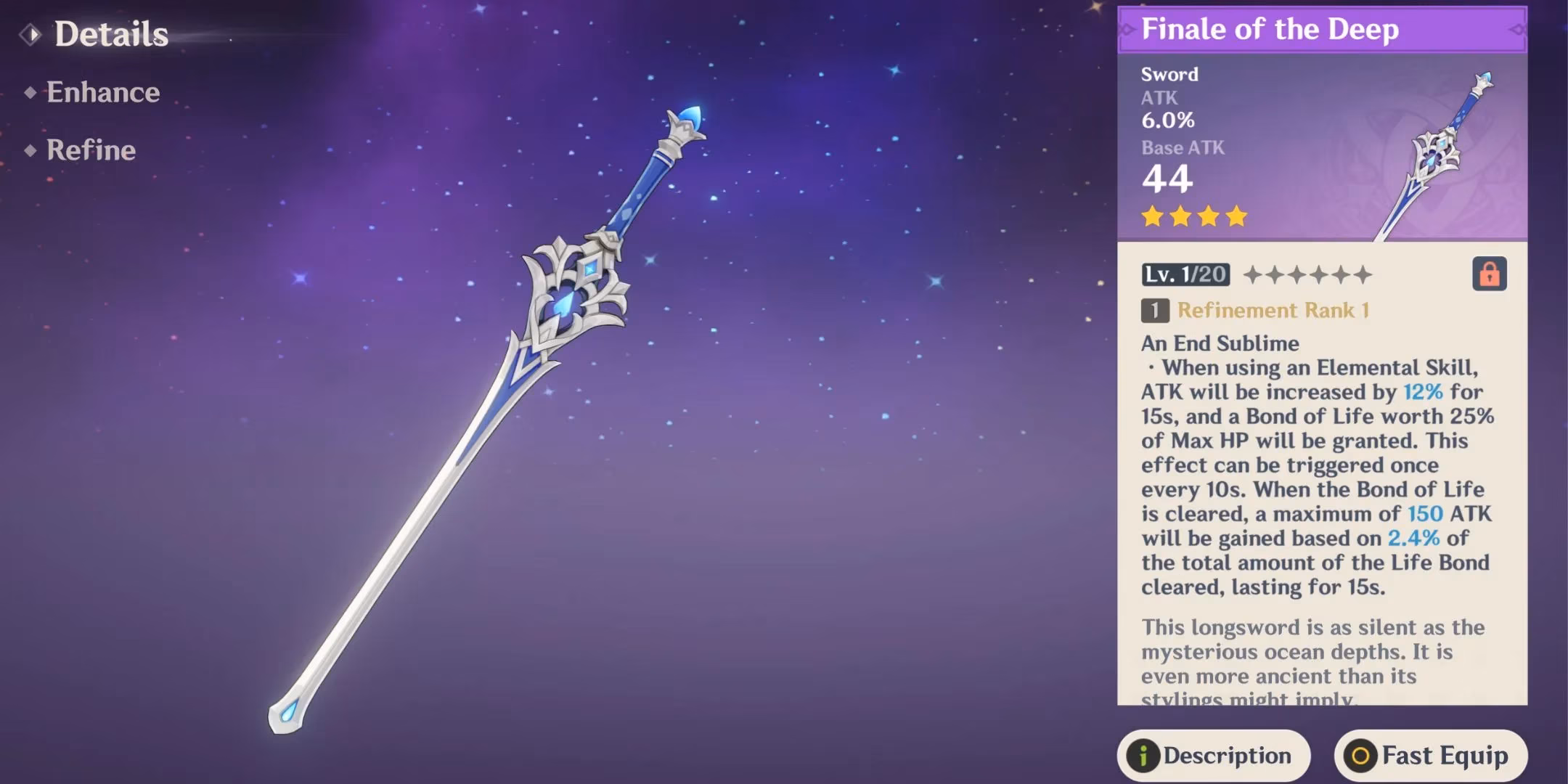Click the Refinement Rank 1 badge icon
This screenshot has height=784, width=1568.
pyautogui.click(x=1155, y=311)
